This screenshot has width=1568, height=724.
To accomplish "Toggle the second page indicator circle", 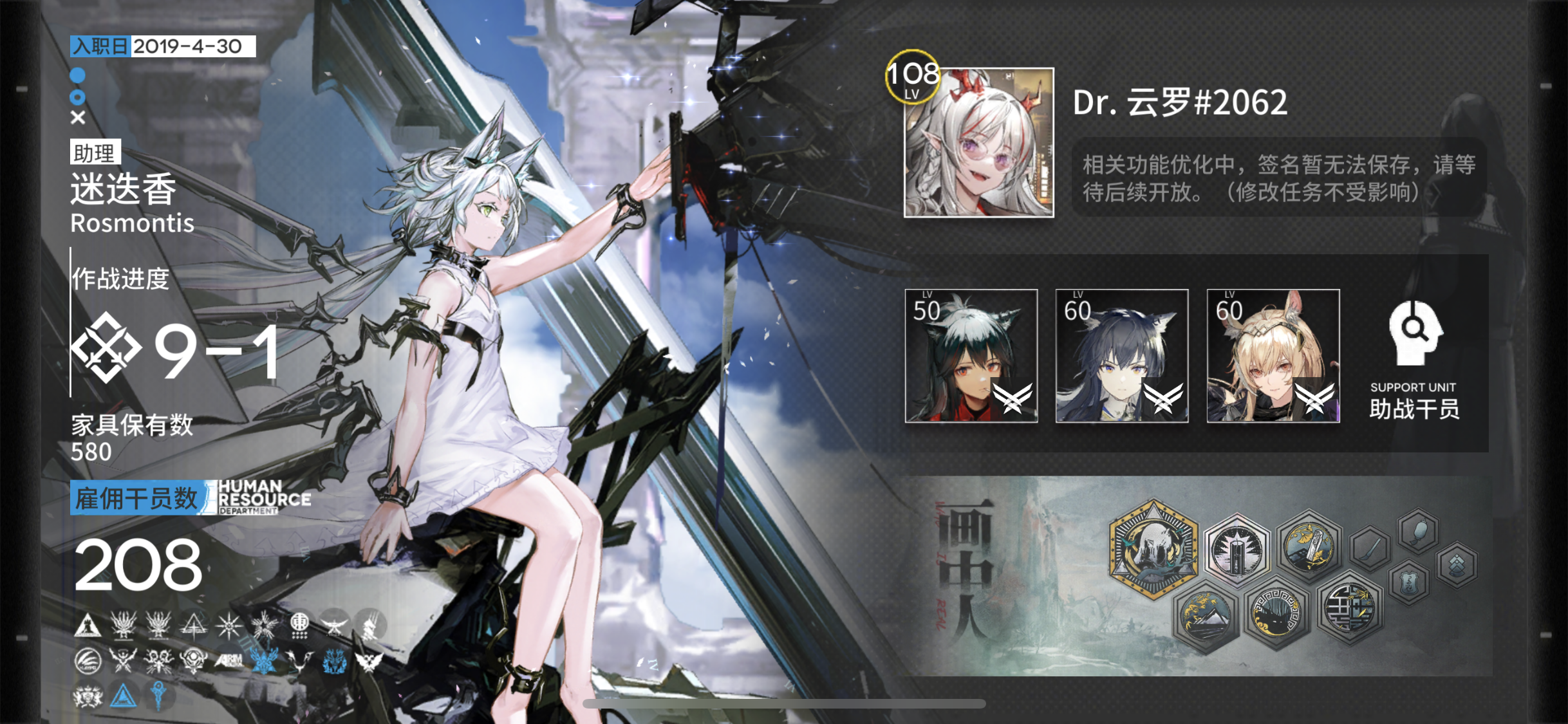I will [77, 98].
